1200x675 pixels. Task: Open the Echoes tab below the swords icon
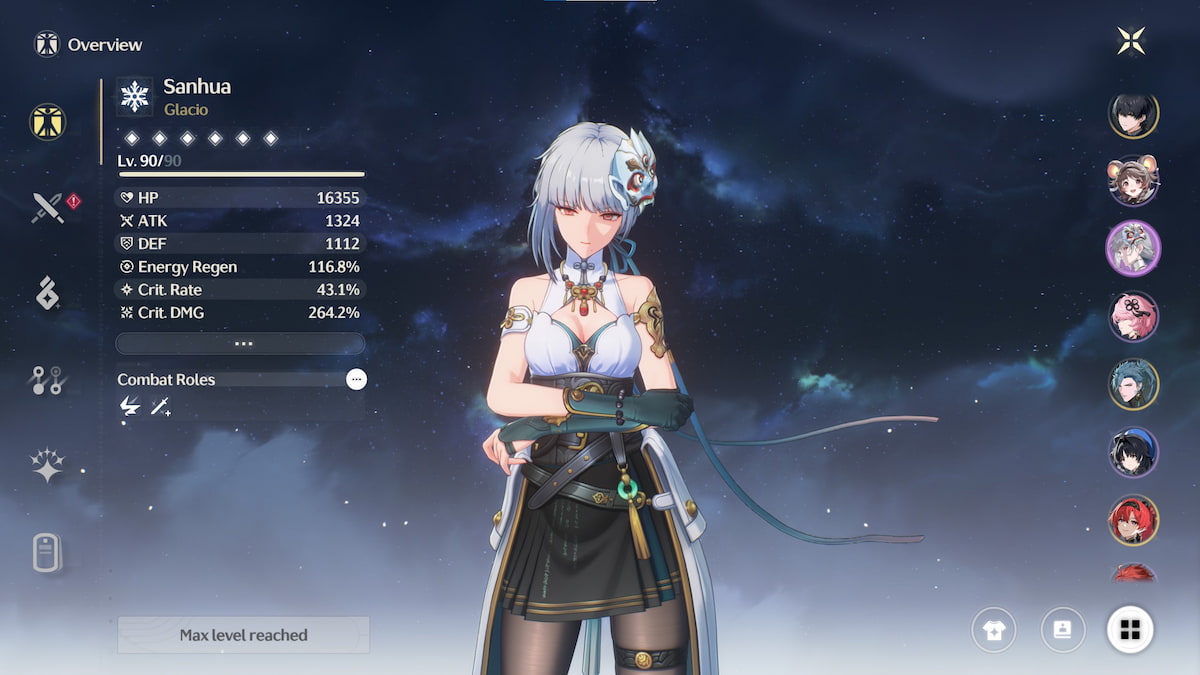48,293
